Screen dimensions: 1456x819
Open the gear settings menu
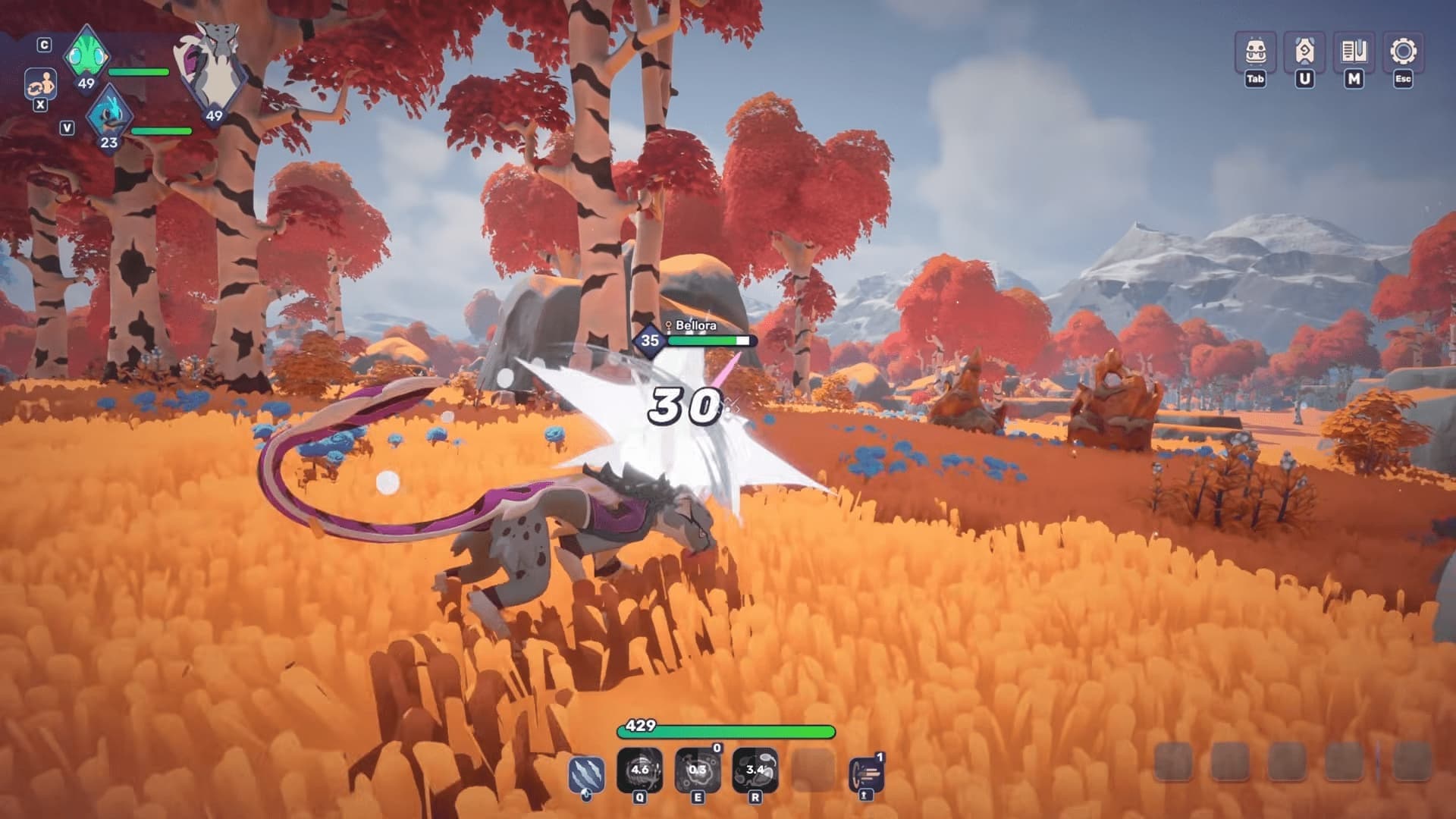click(x=1403, y=52)
